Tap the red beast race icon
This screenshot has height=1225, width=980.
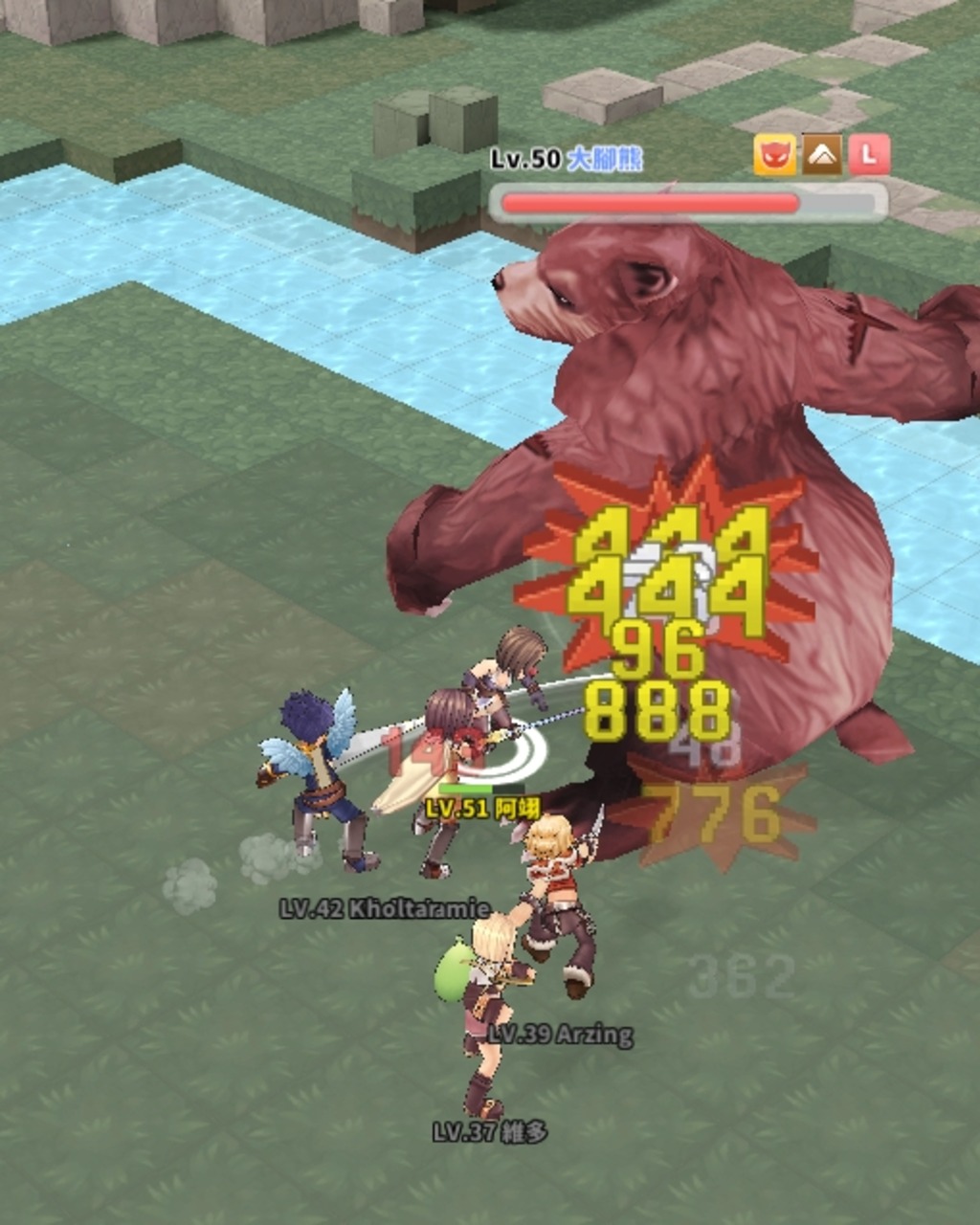click(774, 155)
